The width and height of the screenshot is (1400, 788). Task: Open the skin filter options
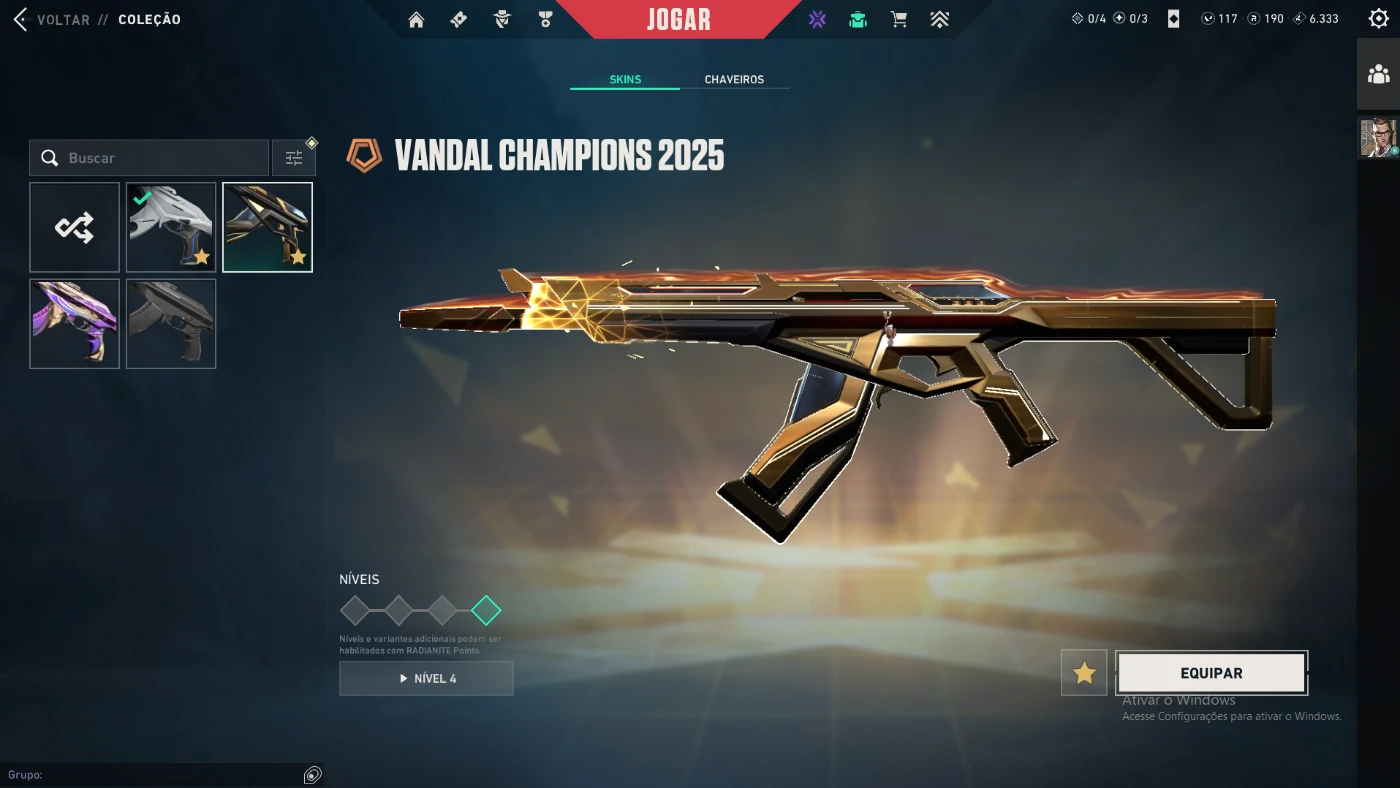294,158
